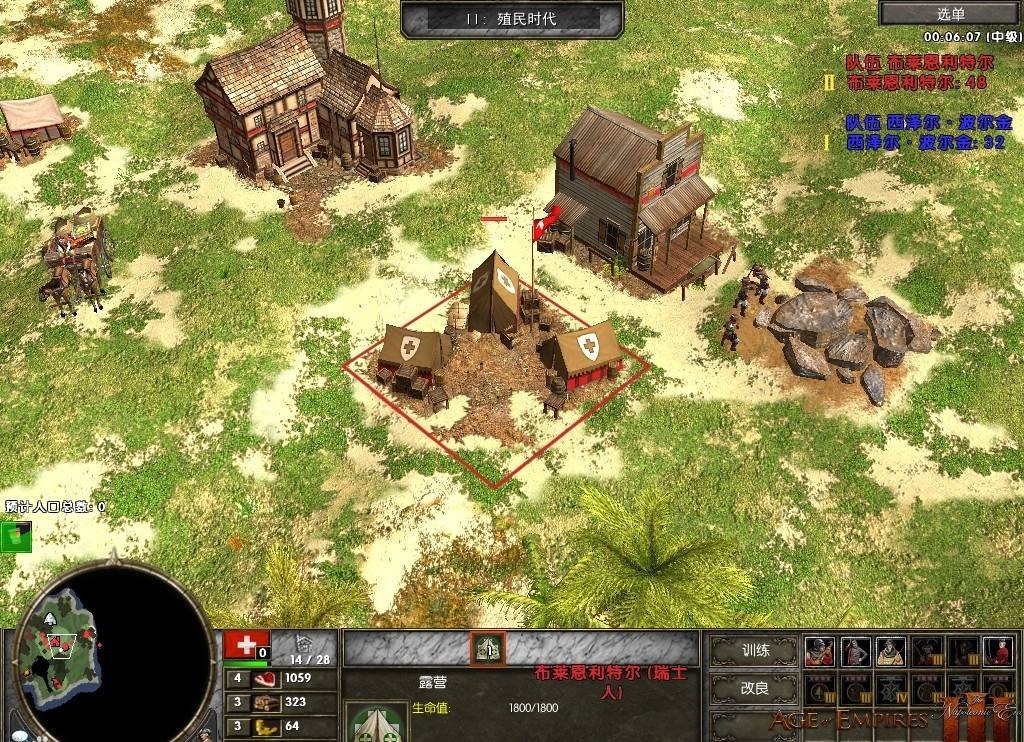Select the 改良 improve button
Viewport: 1024px width, 742px height.
point(754,689)
